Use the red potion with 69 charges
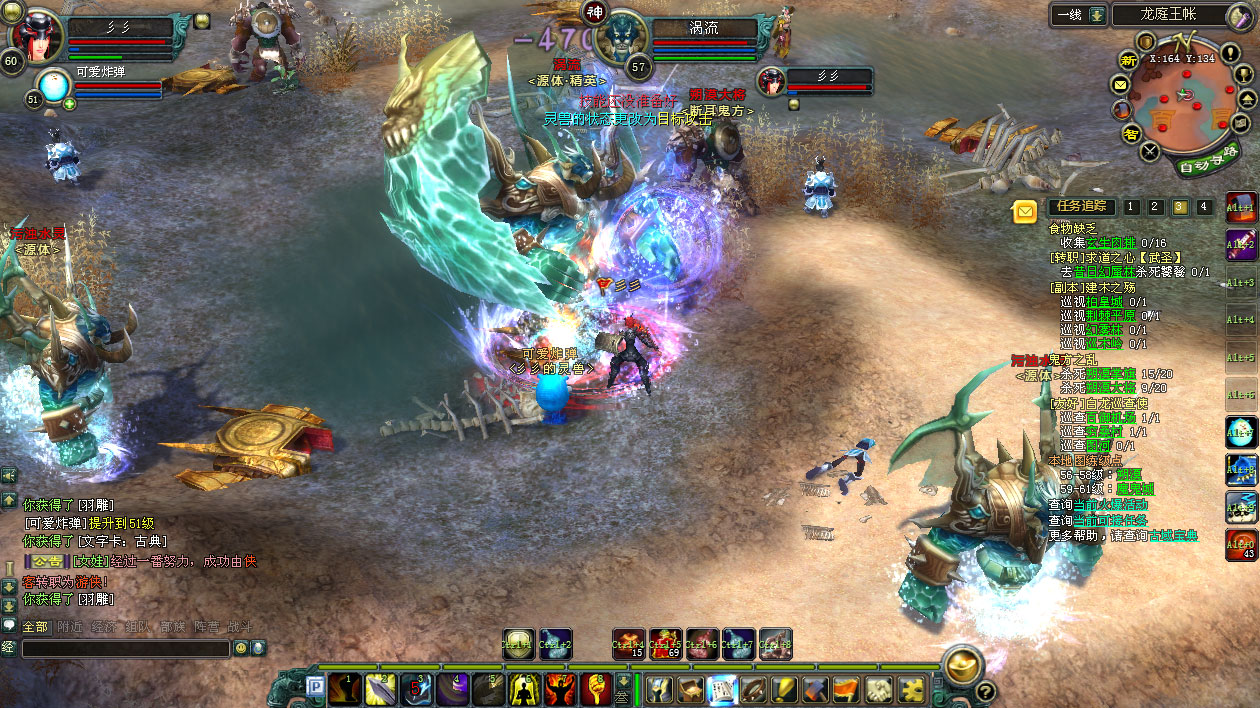 (665, 644)
